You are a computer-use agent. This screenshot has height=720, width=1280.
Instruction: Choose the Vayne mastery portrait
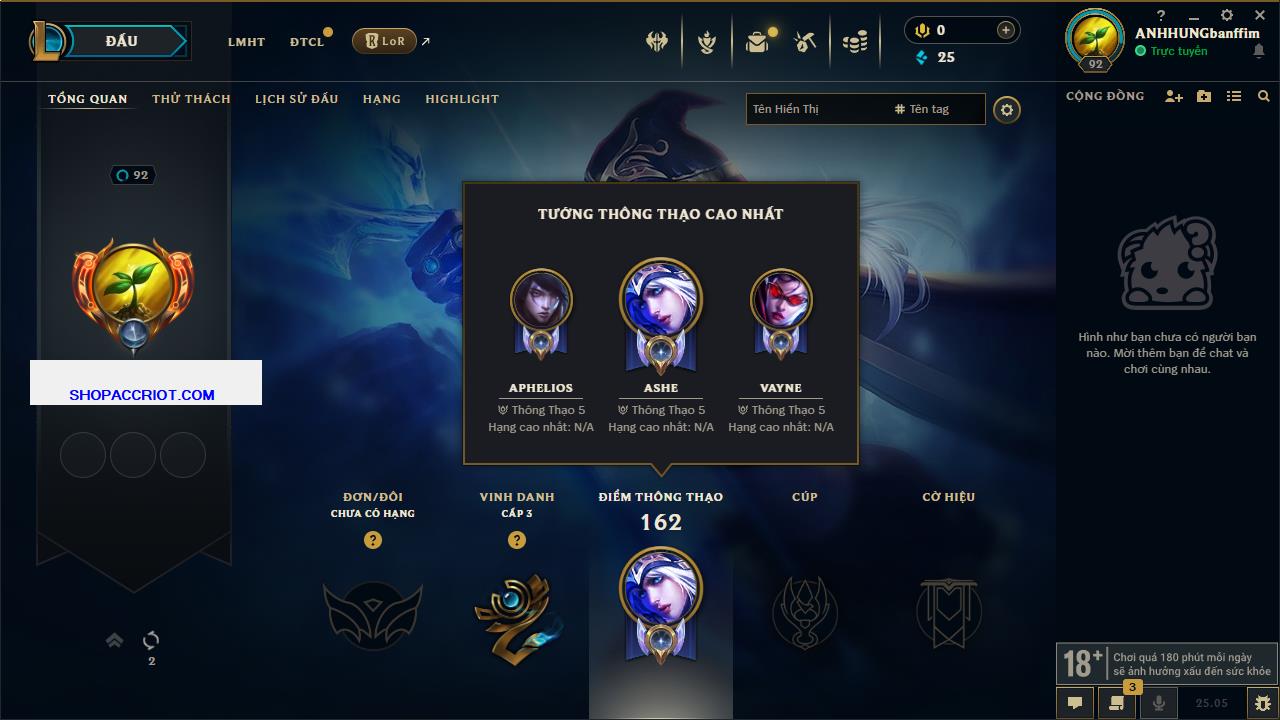point(781,300)
